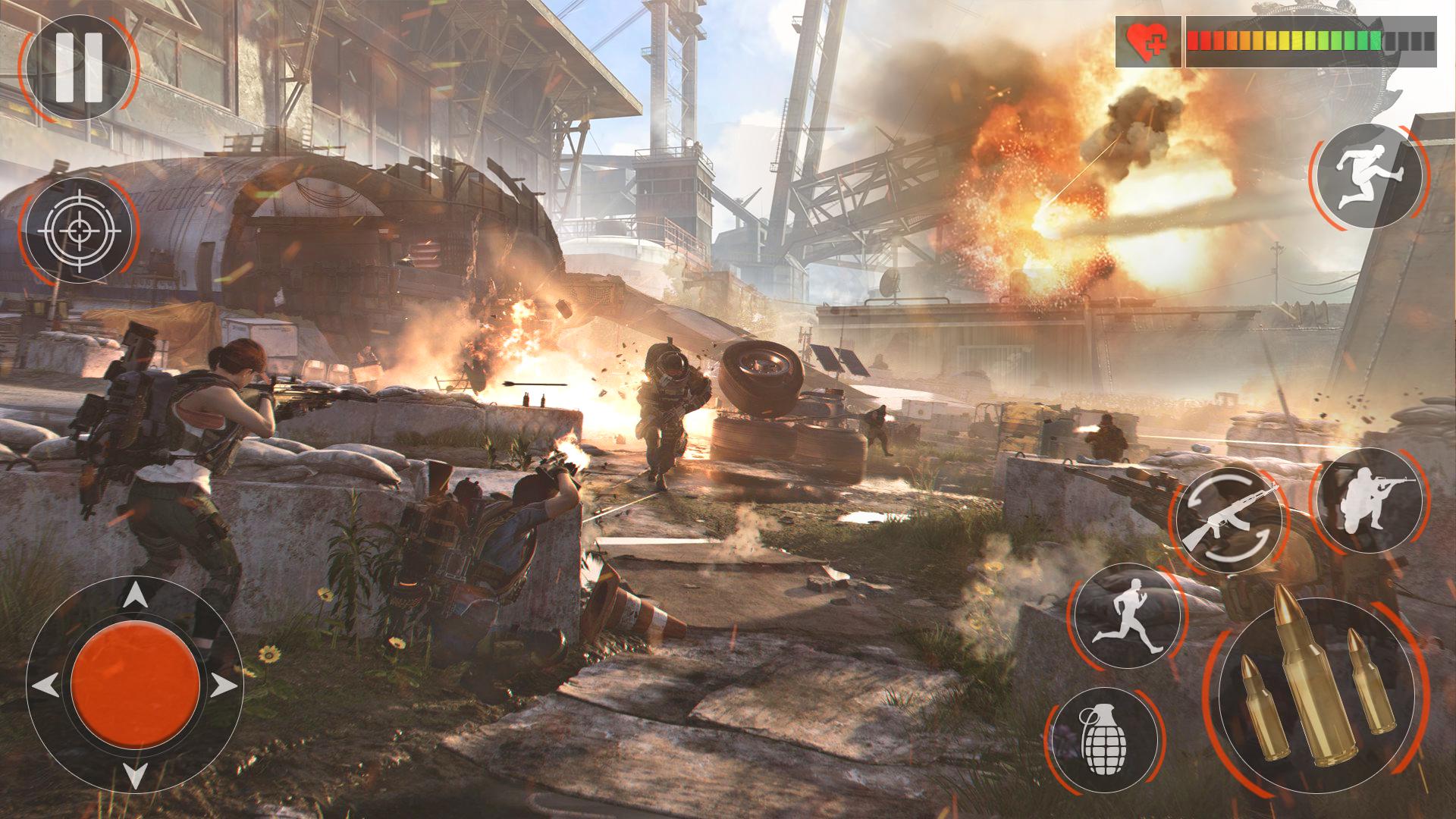Toggle crouch with the kneeling soldier icon

1370,501
